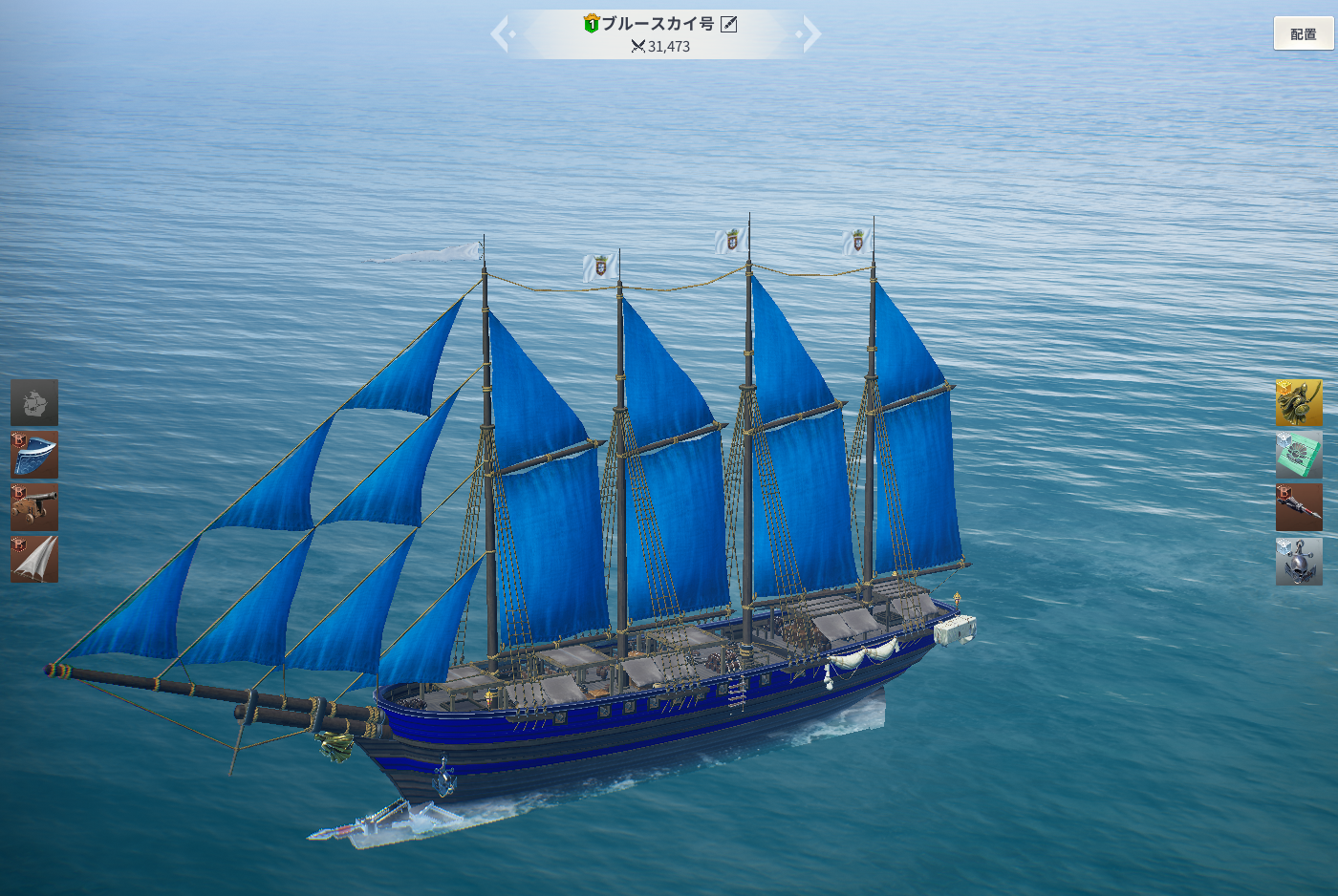The width and height of the screenshot is (1338, 896).
Task: Select the greyed-out ship silhouette slot
Action: click(34, 402)
